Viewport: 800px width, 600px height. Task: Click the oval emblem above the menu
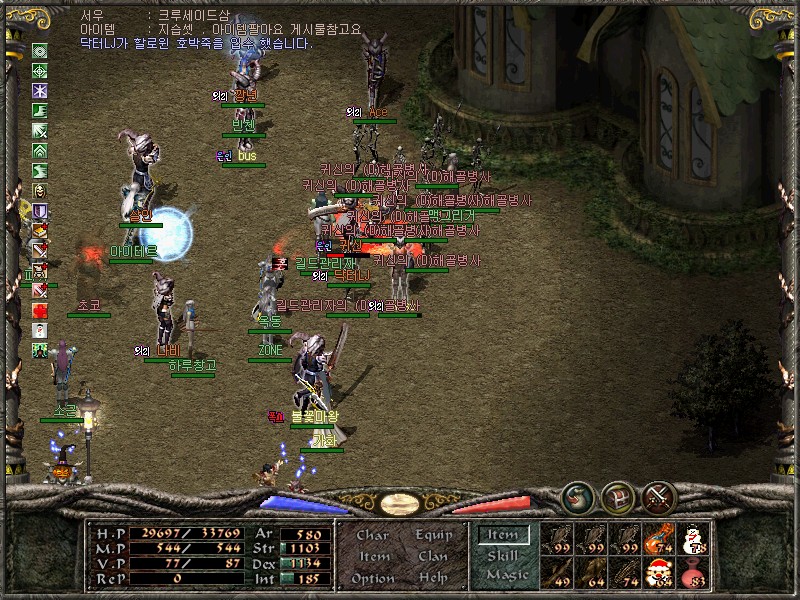click(400, 503)
